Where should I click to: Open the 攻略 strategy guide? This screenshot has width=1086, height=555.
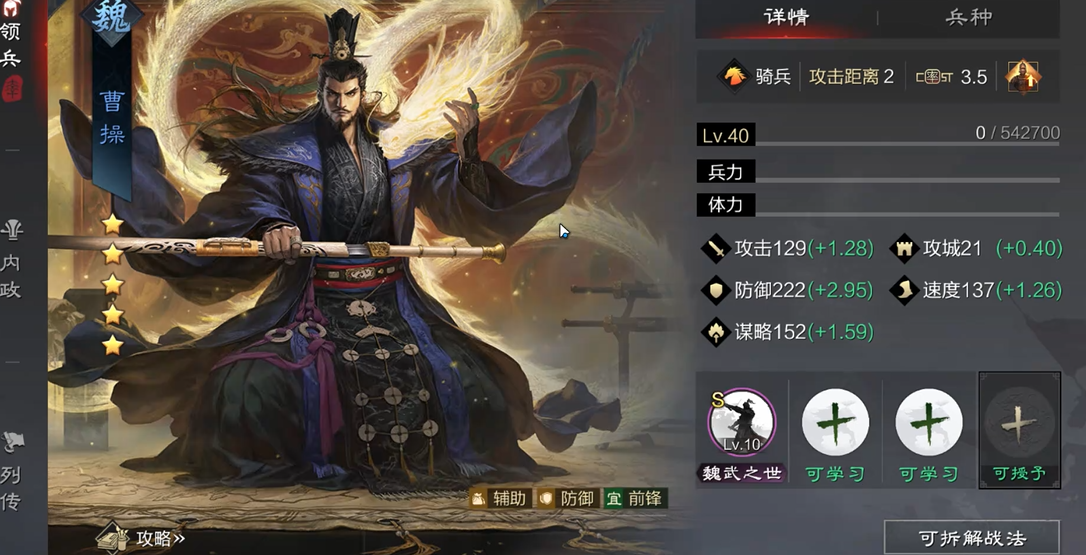[145, 538]
